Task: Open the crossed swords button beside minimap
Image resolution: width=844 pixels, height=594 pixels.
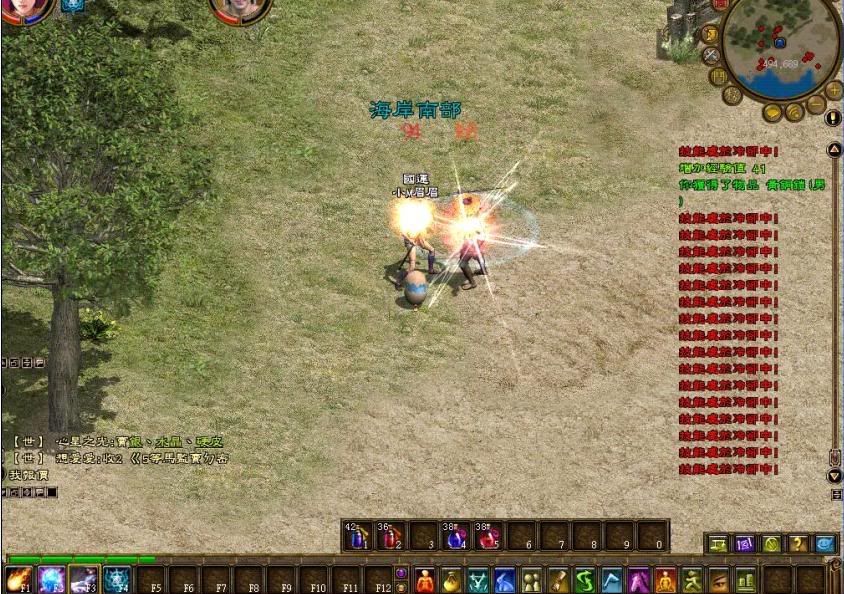Action: point(711,55)
